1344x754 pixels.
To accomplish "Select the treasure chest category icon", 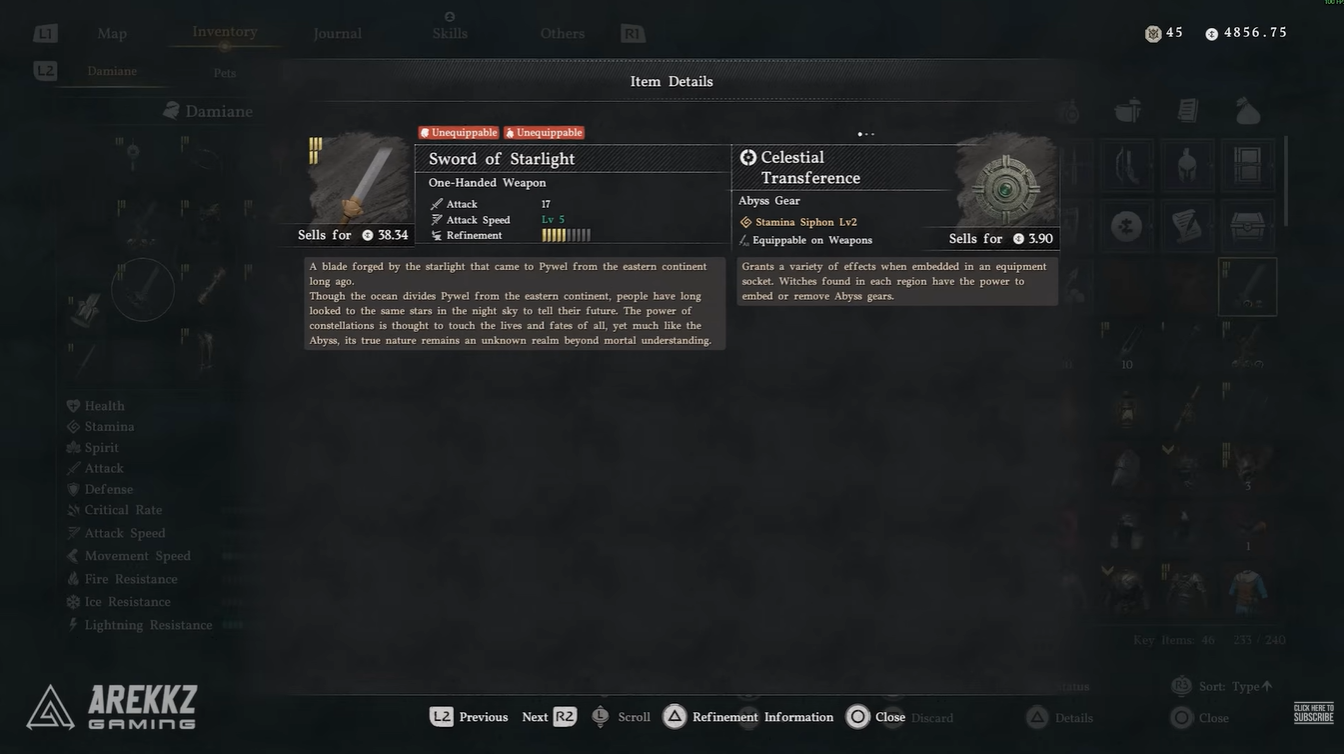I will point(1247,228).
